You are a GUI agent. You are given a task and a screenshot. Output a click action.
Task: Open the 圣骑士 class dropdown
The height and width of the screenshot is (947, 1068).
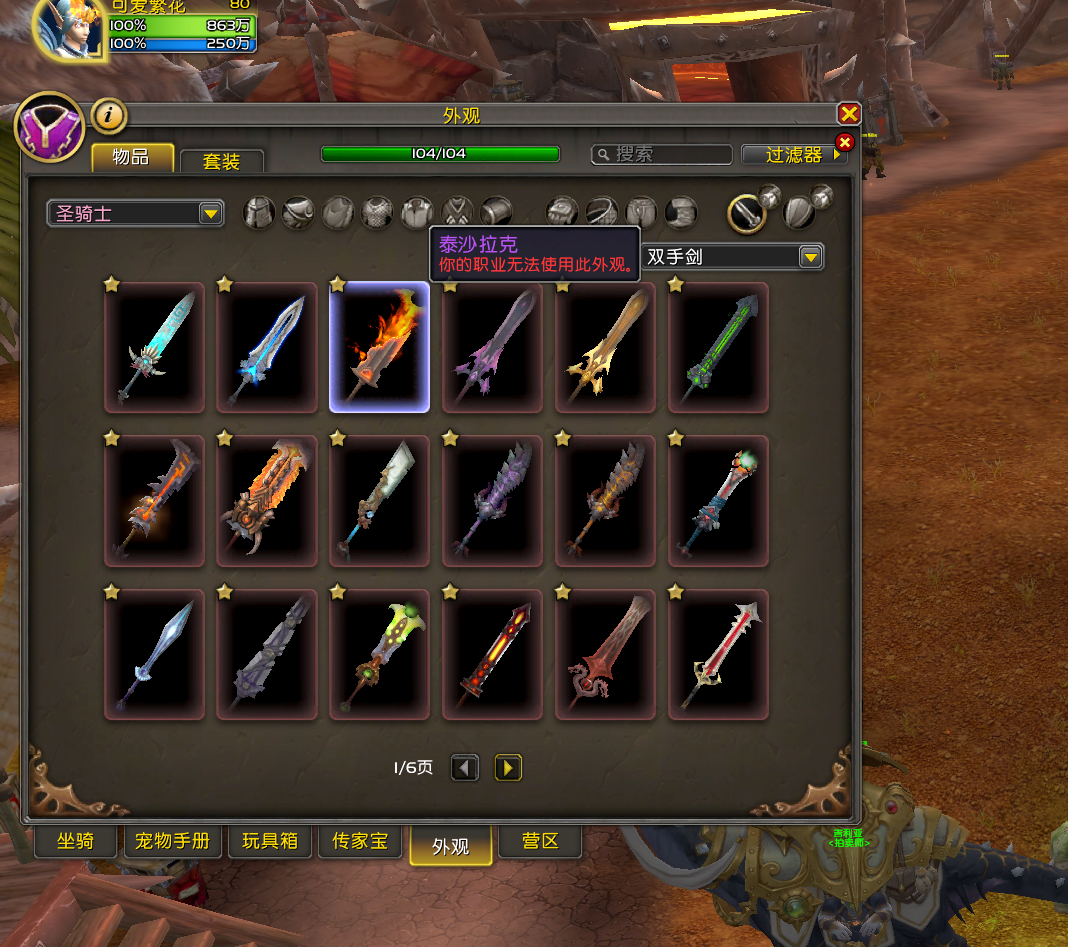pyautogui.click(x=136, y=213)
